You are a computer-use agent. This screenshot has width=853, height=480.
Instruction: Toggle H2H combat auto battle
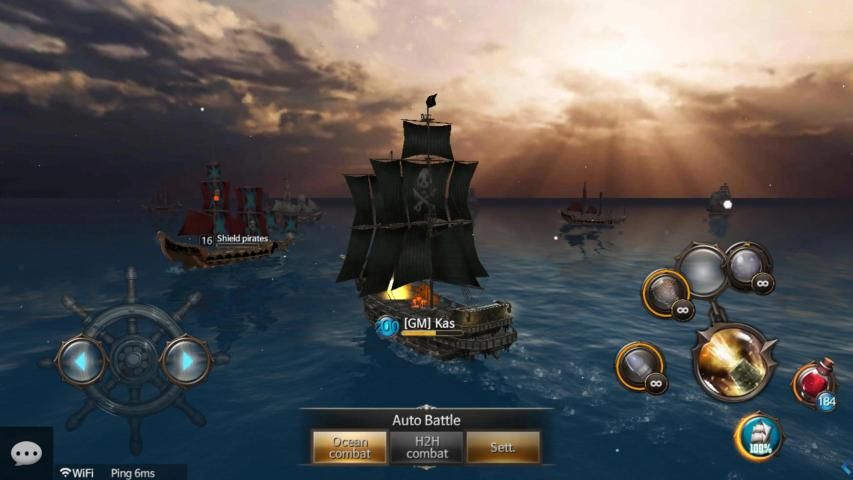[426, 447]
